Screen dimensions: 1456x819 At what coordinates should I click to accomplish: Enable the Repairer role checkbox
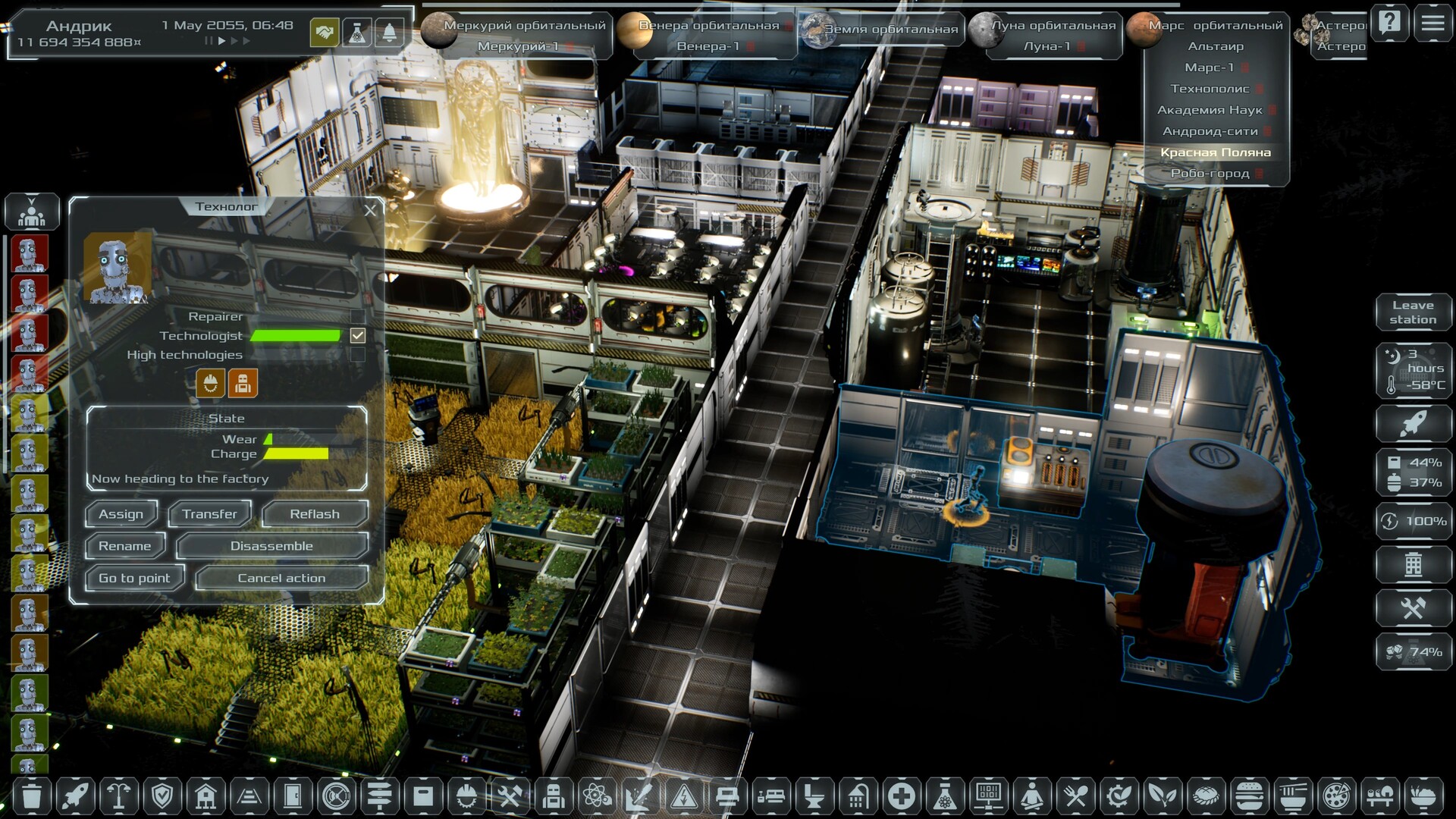(358, 316)
